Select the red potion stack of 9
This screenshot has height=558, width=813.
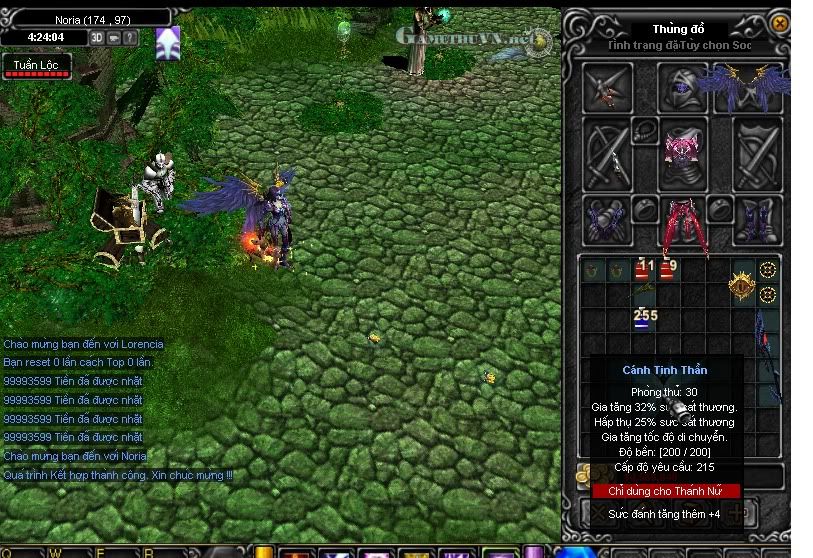point(667,270)
